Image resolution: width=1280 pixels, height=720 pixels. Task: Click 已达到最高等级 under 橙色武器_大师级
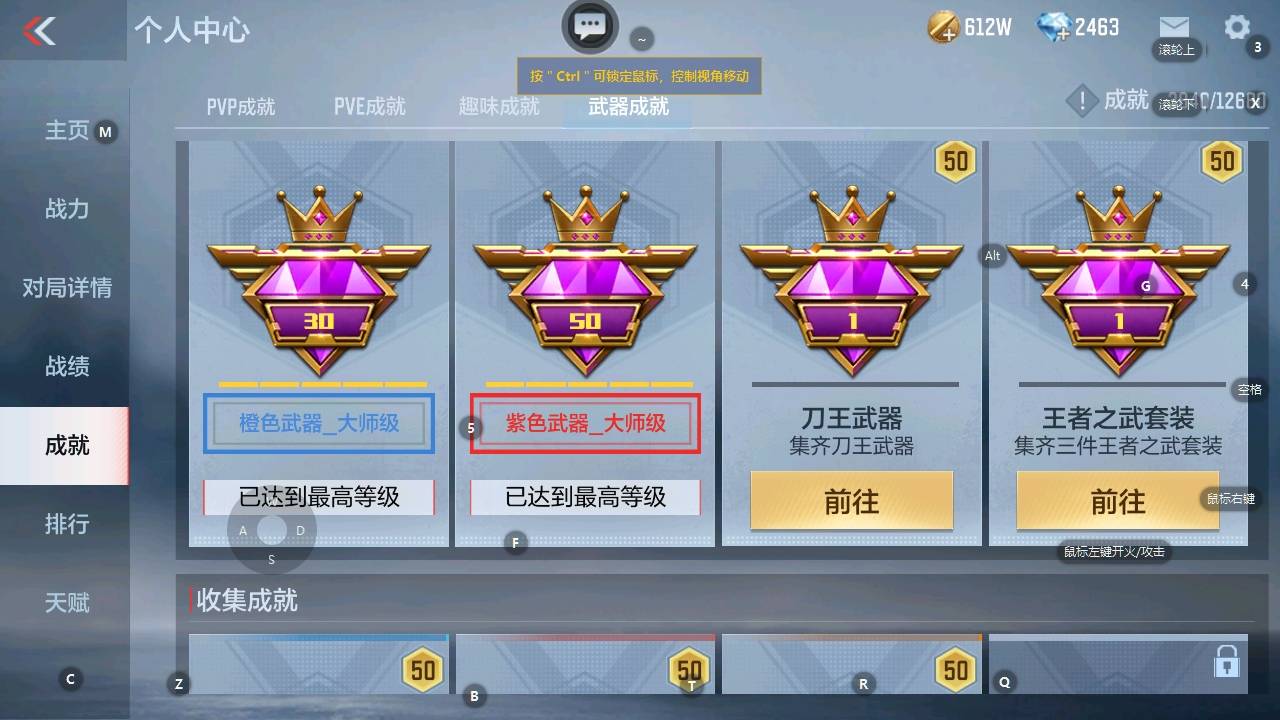318,497
